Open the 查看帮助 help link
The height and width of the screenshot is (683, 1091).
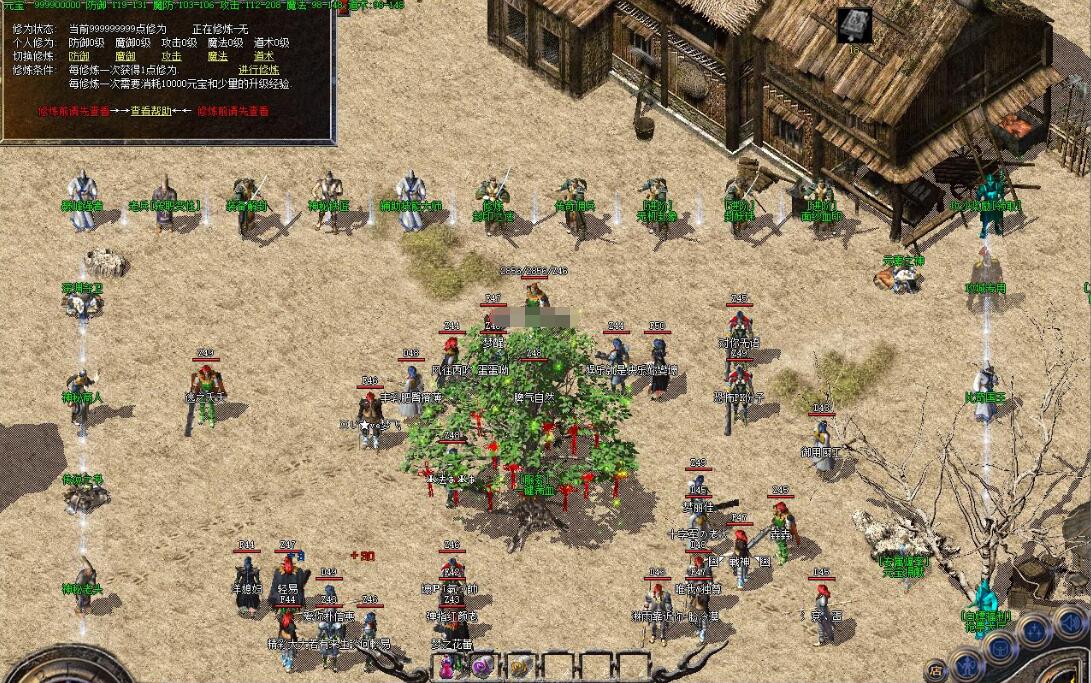pyautogui.click(x=150, y=111)
